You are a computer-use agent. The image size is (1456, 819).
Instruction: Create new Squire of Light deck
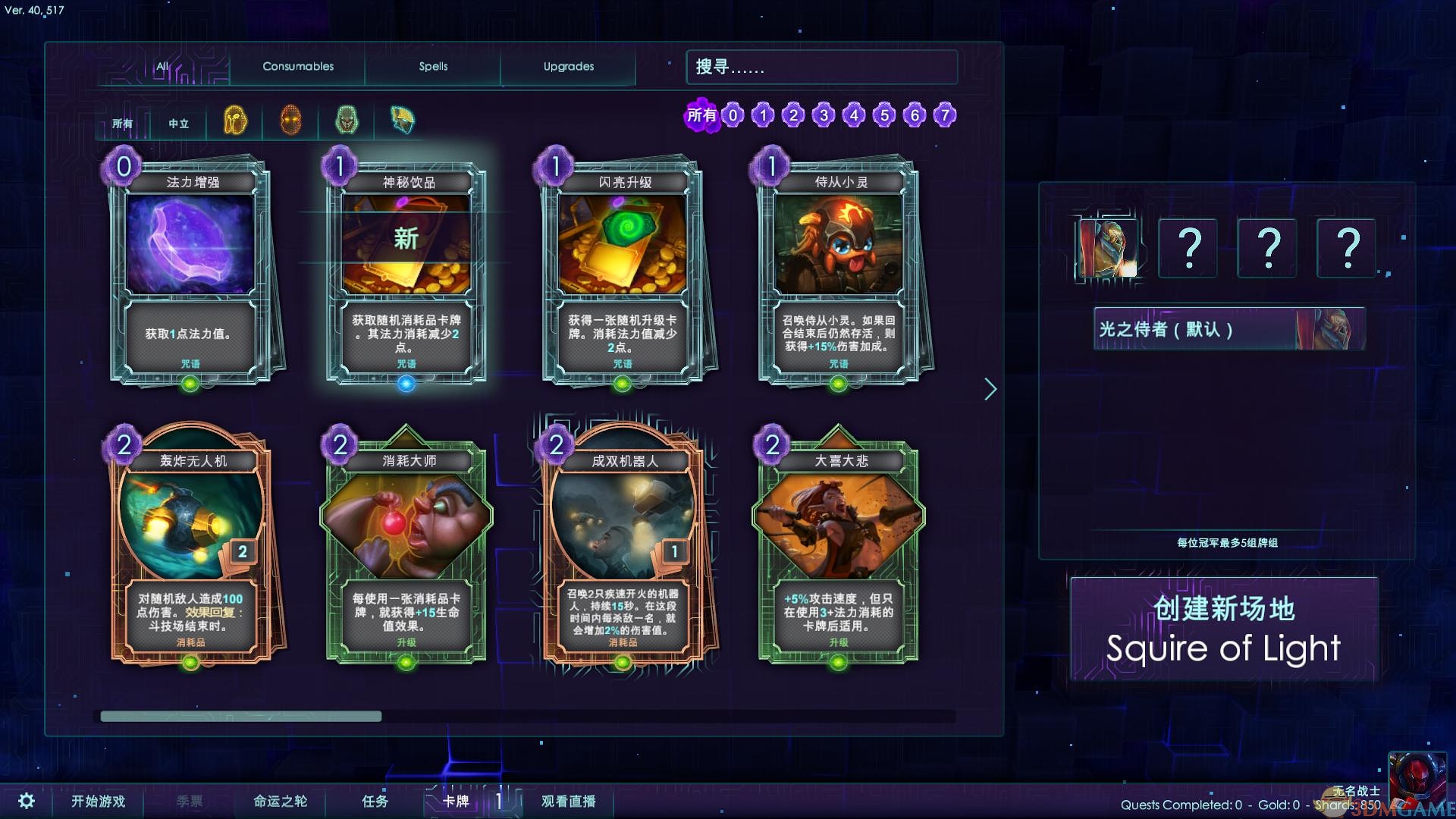click(1223, 629)
